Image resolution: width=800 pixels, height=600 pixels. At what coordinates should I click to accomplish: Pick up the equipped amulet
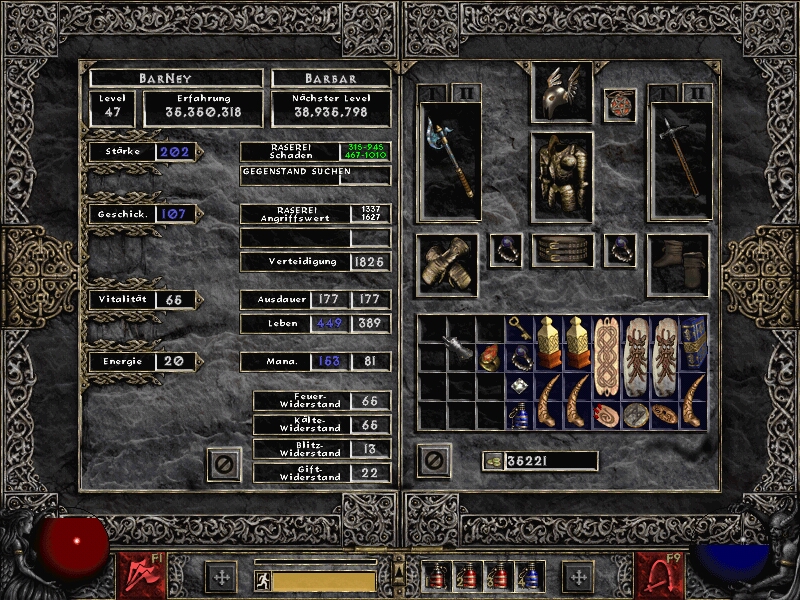click(620, 105)
